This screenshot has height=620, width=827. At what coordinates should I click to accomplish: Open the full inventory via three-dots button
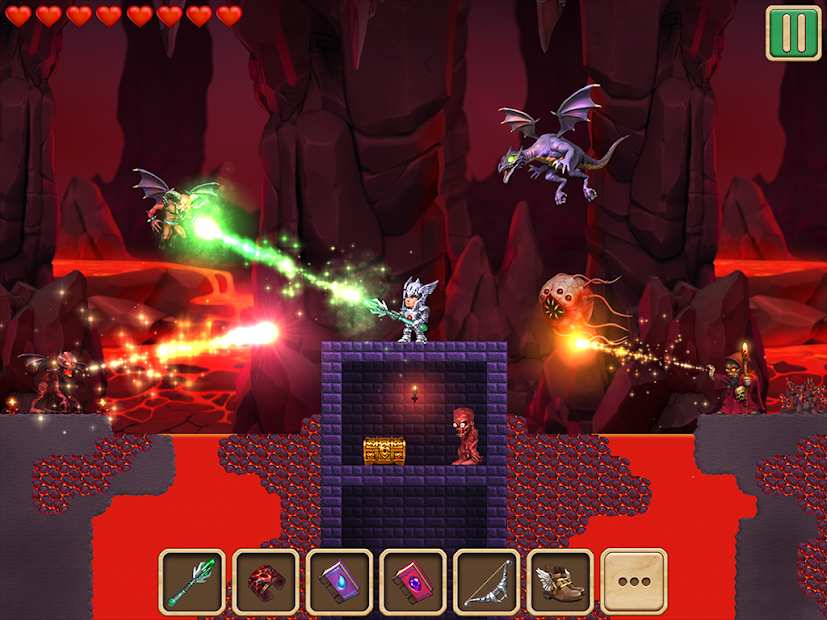coord(634,581)
